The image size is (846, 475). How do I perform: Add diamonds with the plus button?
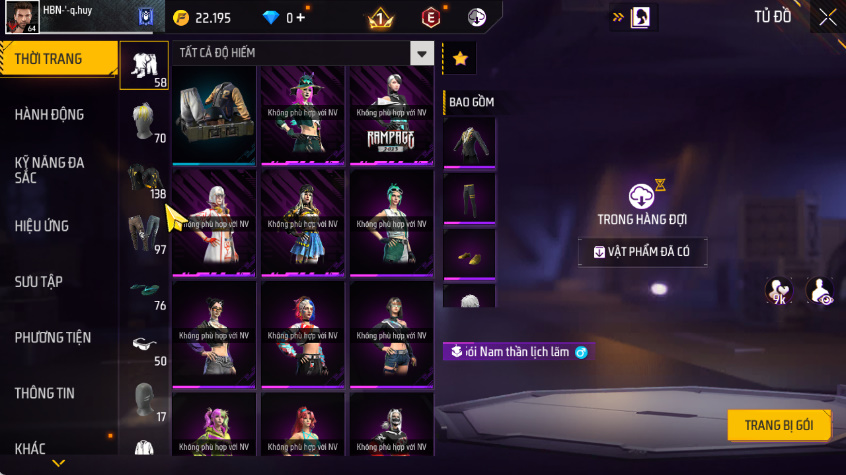click(x=302, y=18)
